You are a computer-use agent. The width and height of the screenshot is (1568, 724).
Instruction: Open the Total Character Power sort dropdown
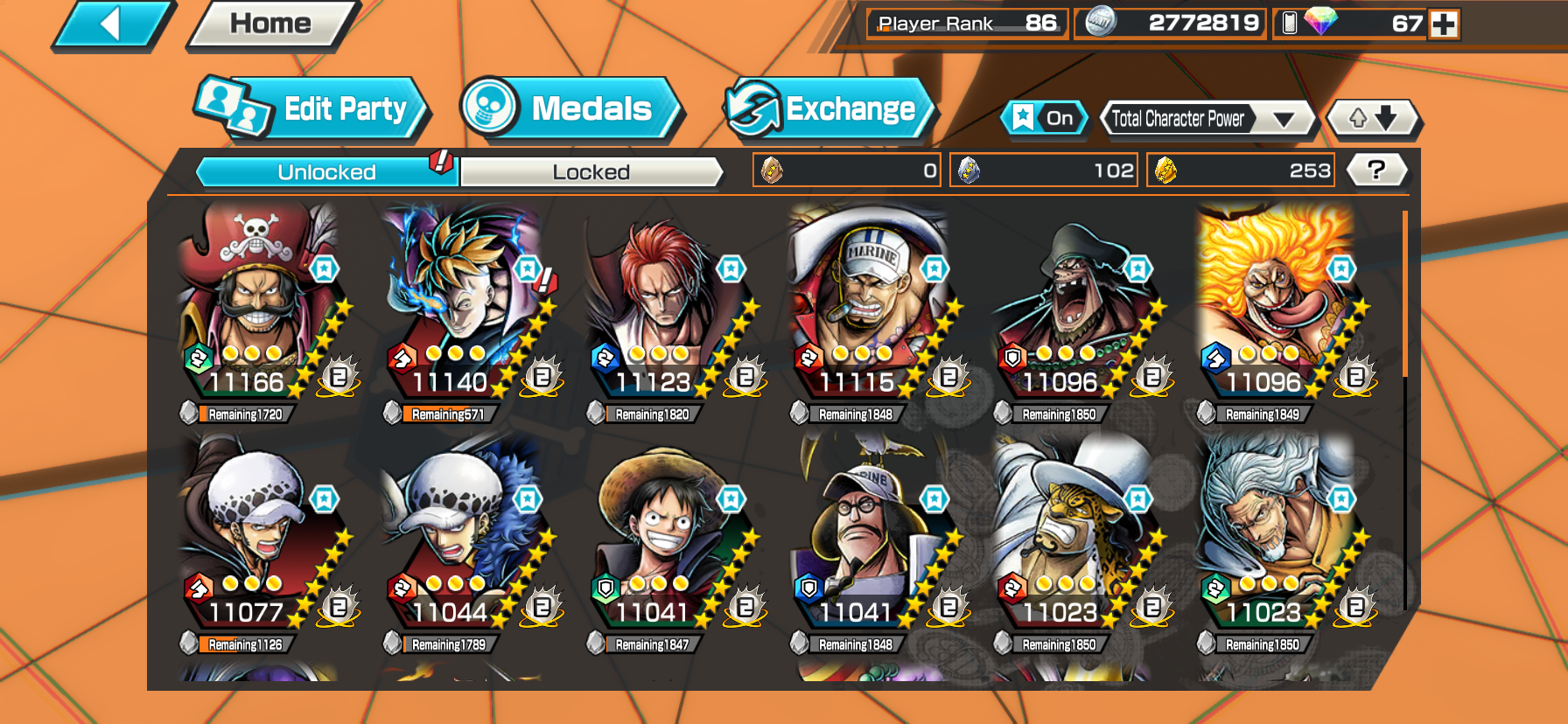coord(1207,119)
